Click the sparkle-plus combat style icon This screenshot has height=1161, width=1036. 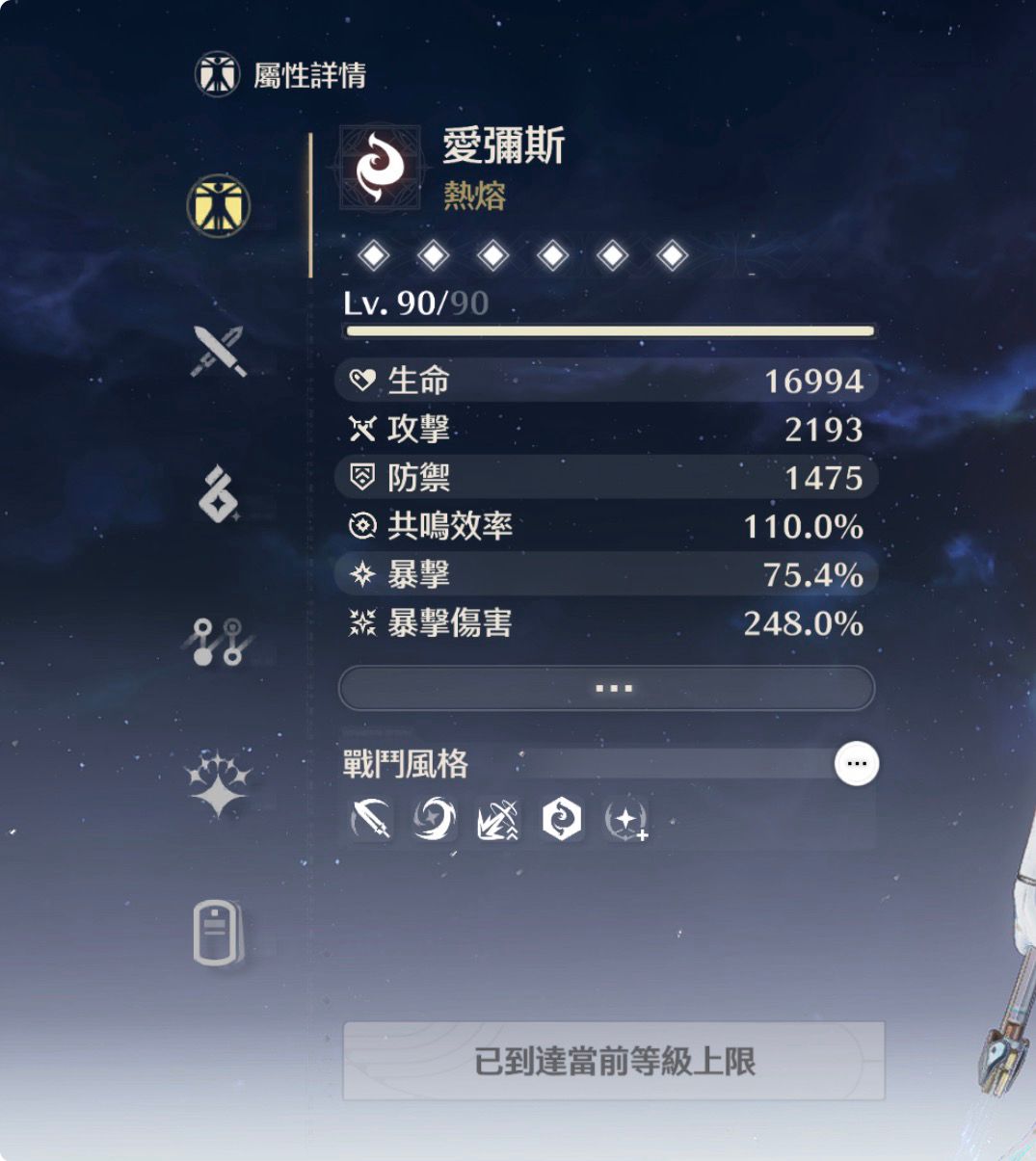click(625, 820)
